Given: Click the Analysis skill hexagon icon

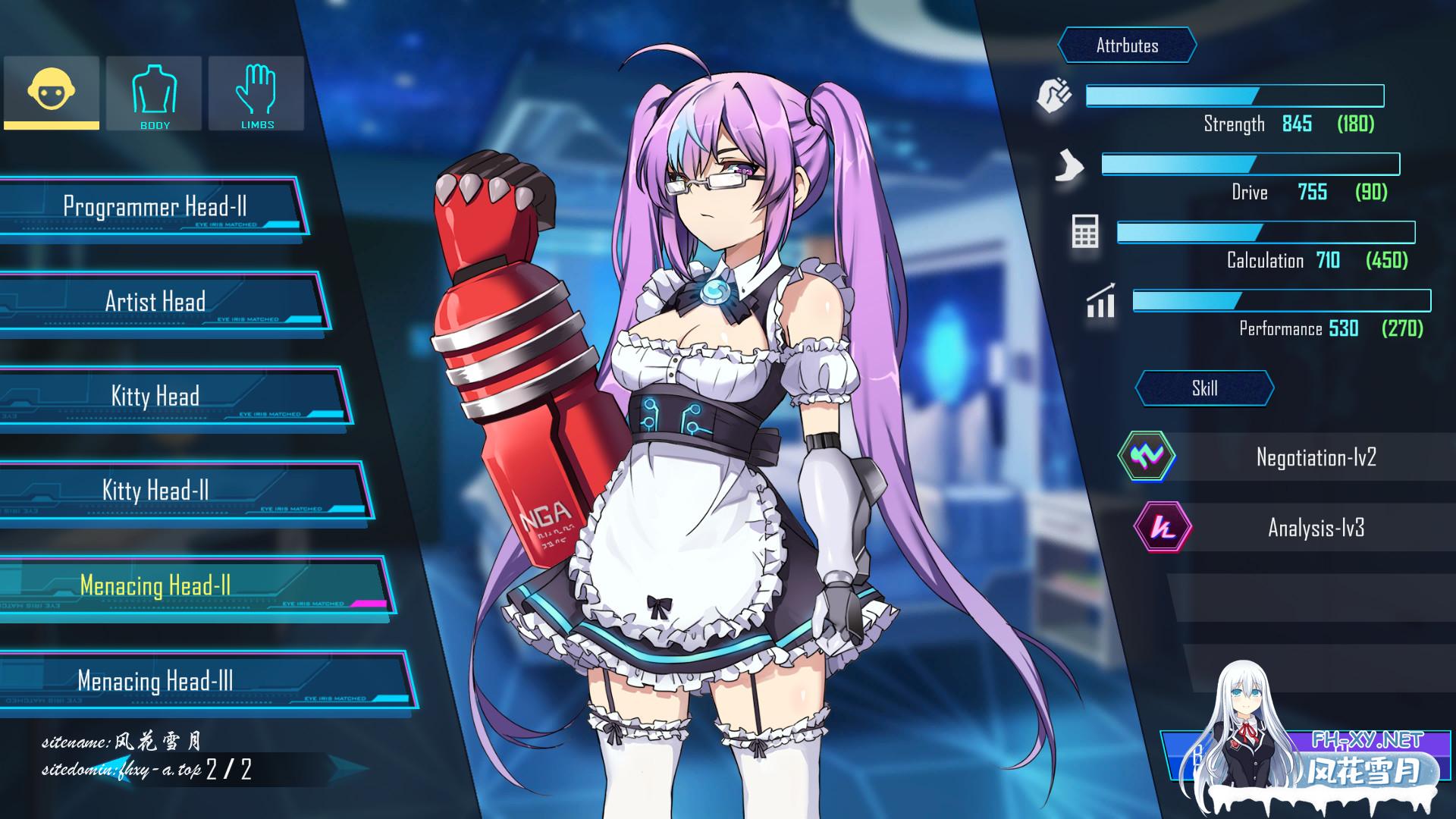Looking at the screenshot, I should click(x=1162, y=527).
